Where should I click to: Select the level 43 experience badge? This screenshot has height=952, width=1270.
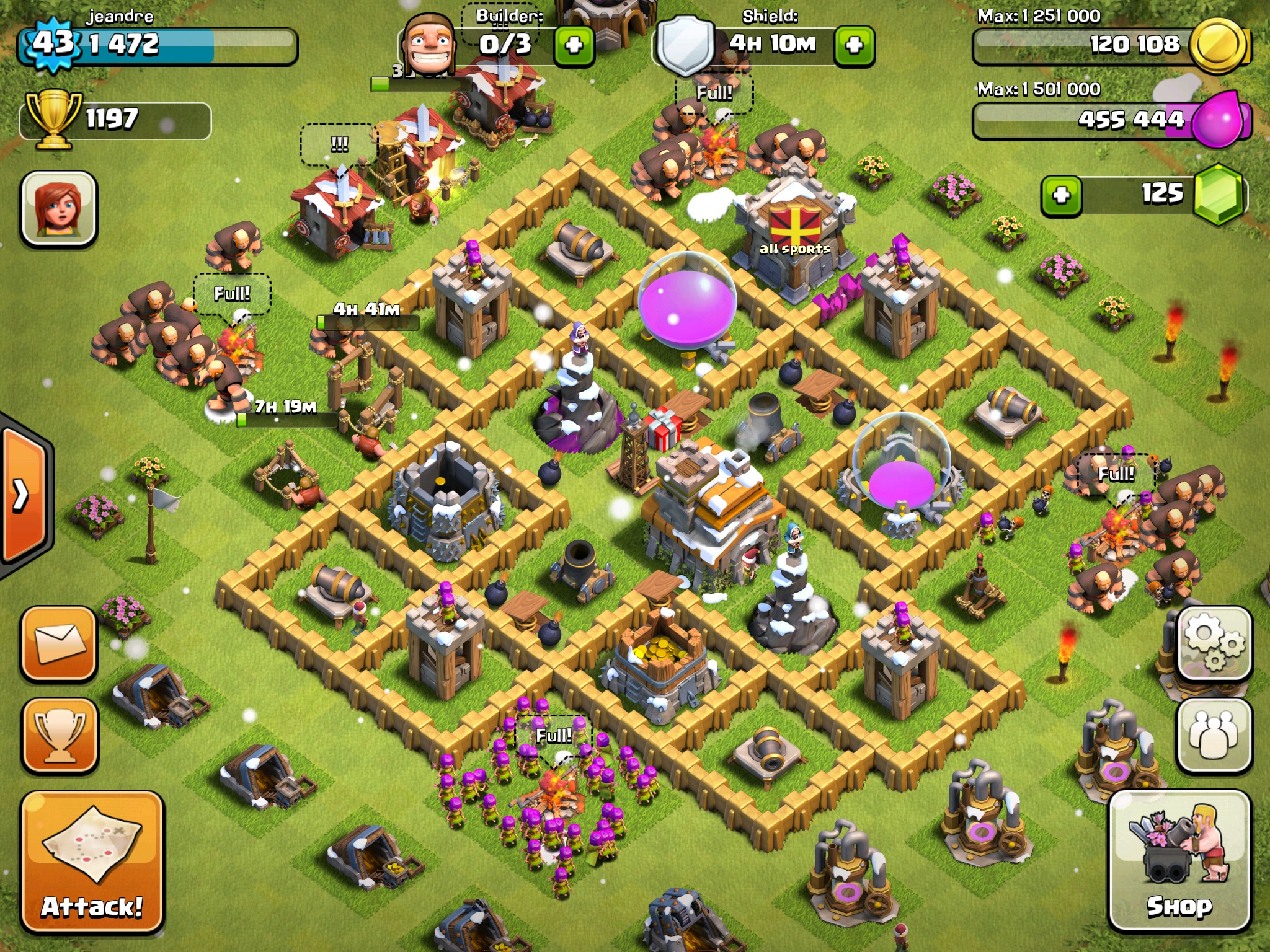(53, 43)
